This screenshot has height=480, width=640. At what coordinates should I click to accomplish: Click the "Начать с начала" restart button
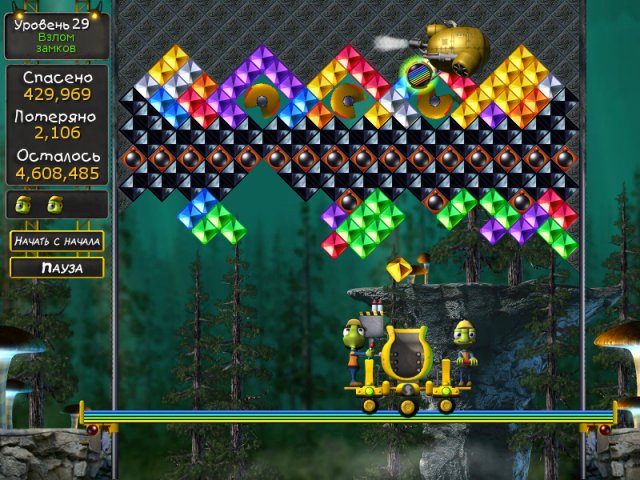57,241
